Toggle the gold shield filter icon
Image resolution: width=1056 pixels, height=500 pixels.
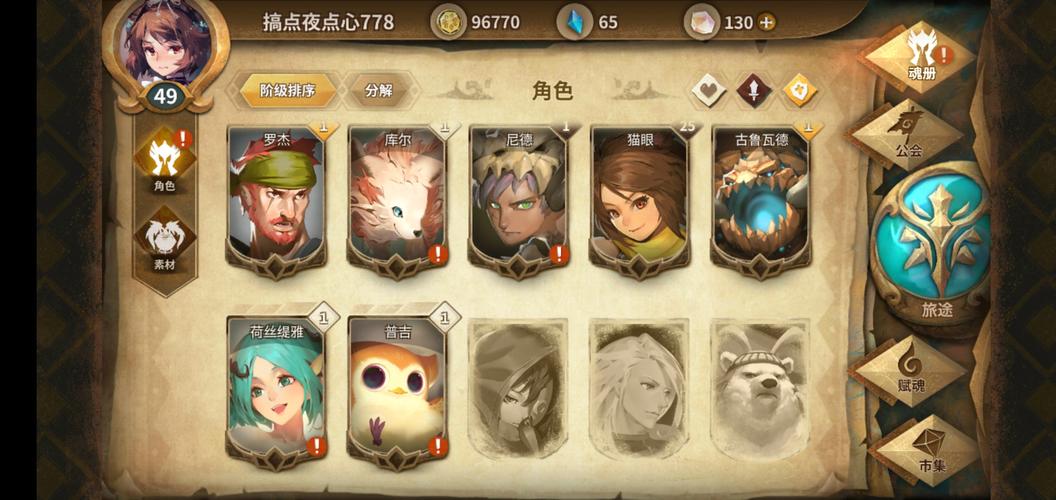[x=799, y=90]
